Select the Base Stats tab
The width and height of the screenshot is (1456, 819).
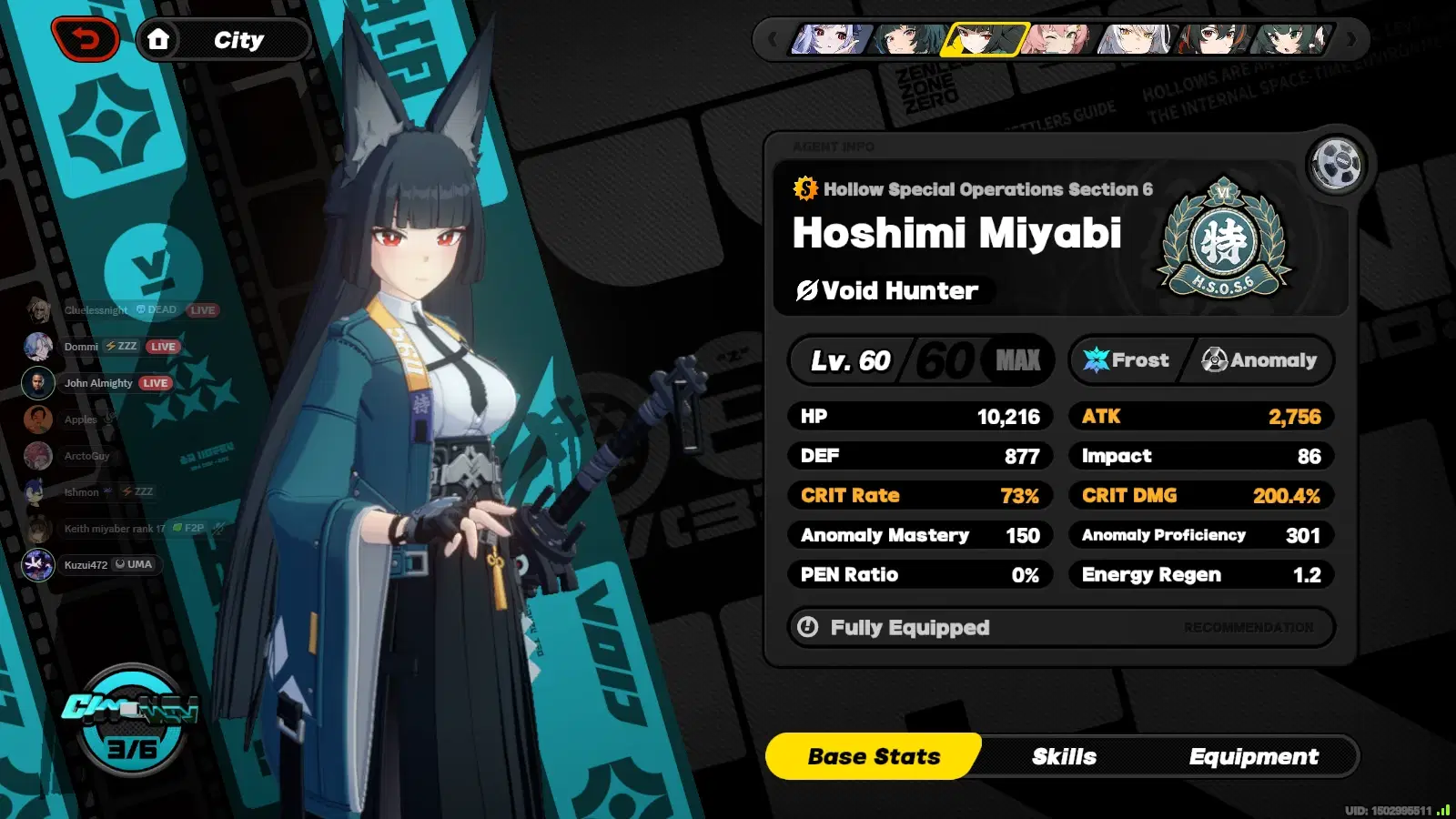click(x=875, y=756)
